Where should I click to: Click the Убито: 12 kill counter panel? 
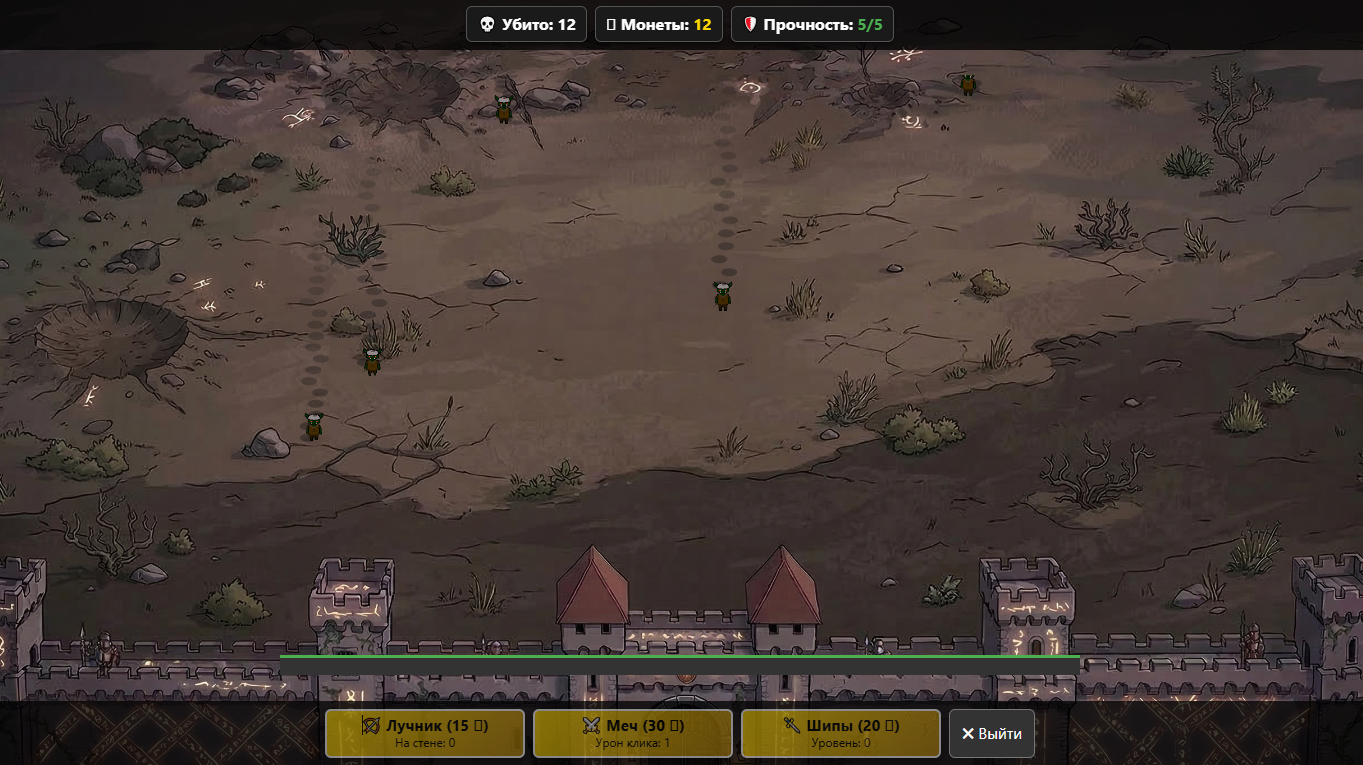tap(526, 24)
